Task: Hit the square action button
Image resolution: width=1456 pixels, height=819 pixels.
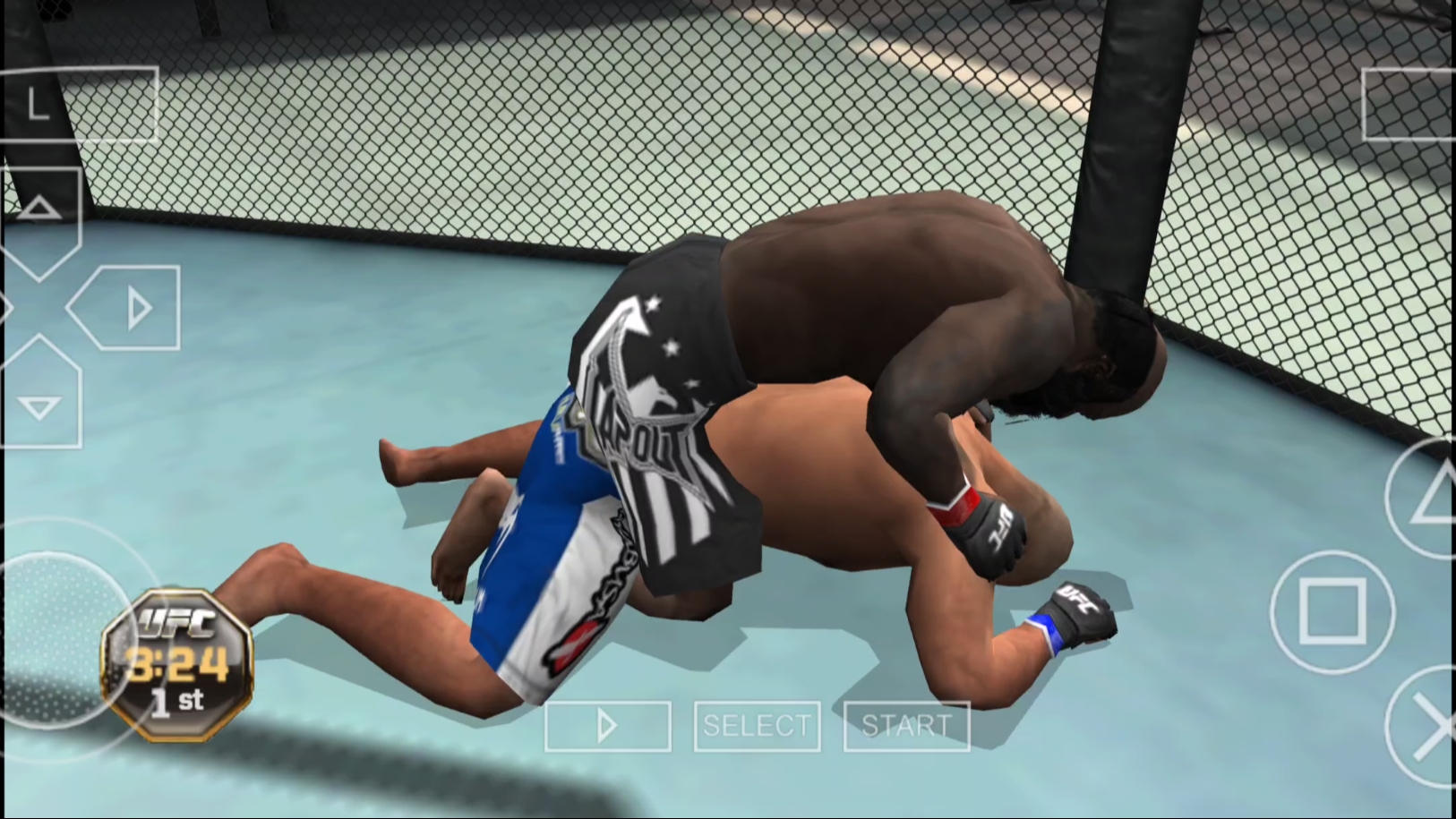Action: coord(1332,612)
